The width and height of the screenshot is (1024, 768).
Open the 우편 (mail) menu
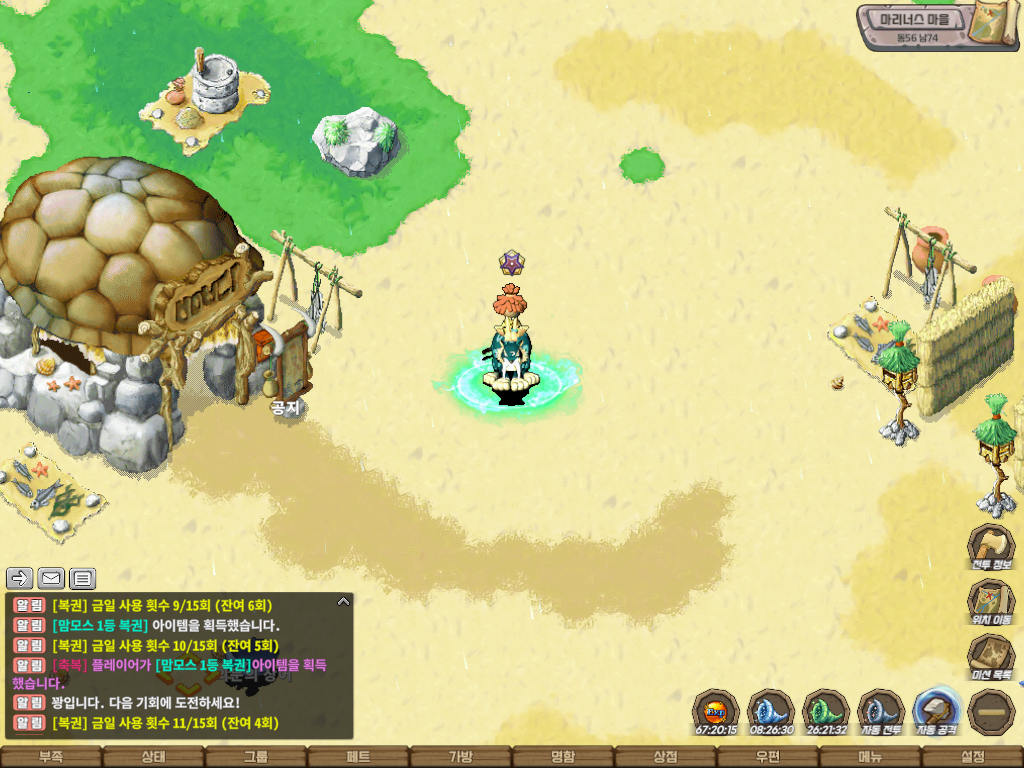pyautogui.click(x=768, y=757)
